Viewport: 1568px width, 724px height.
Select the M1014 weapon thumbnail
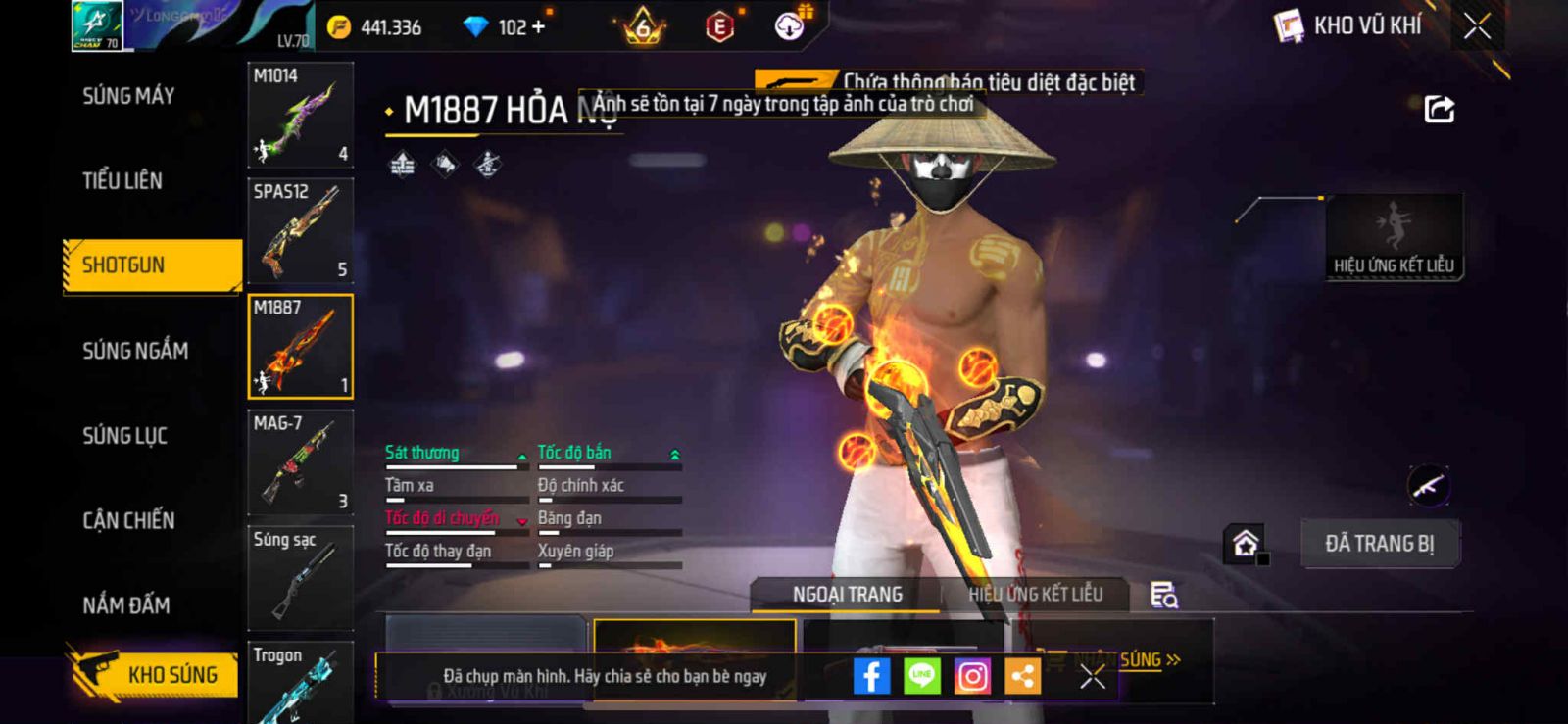click(300, 115)
